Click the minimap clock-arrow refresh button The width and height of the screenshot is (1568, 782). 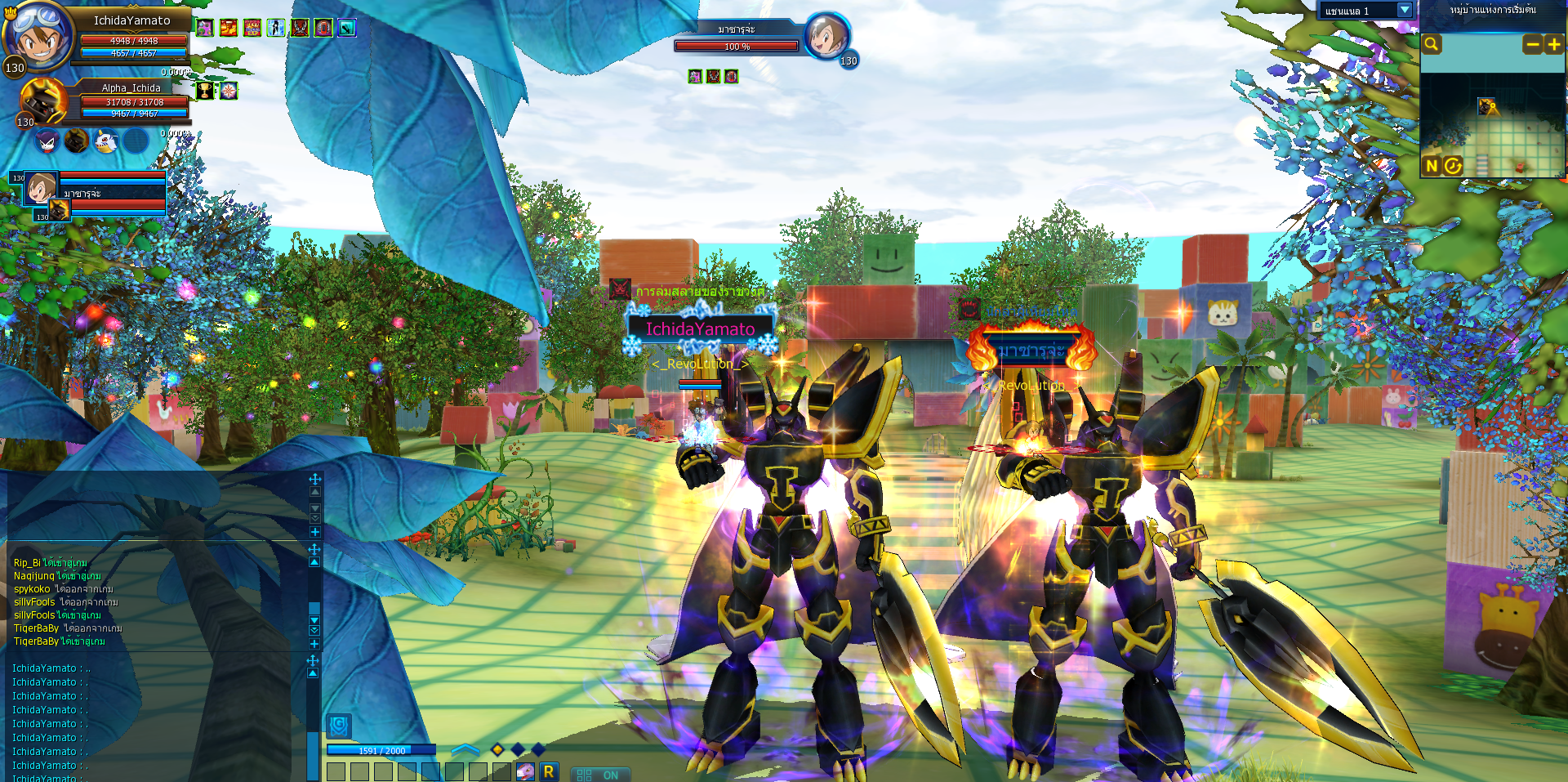point(1452,166)
